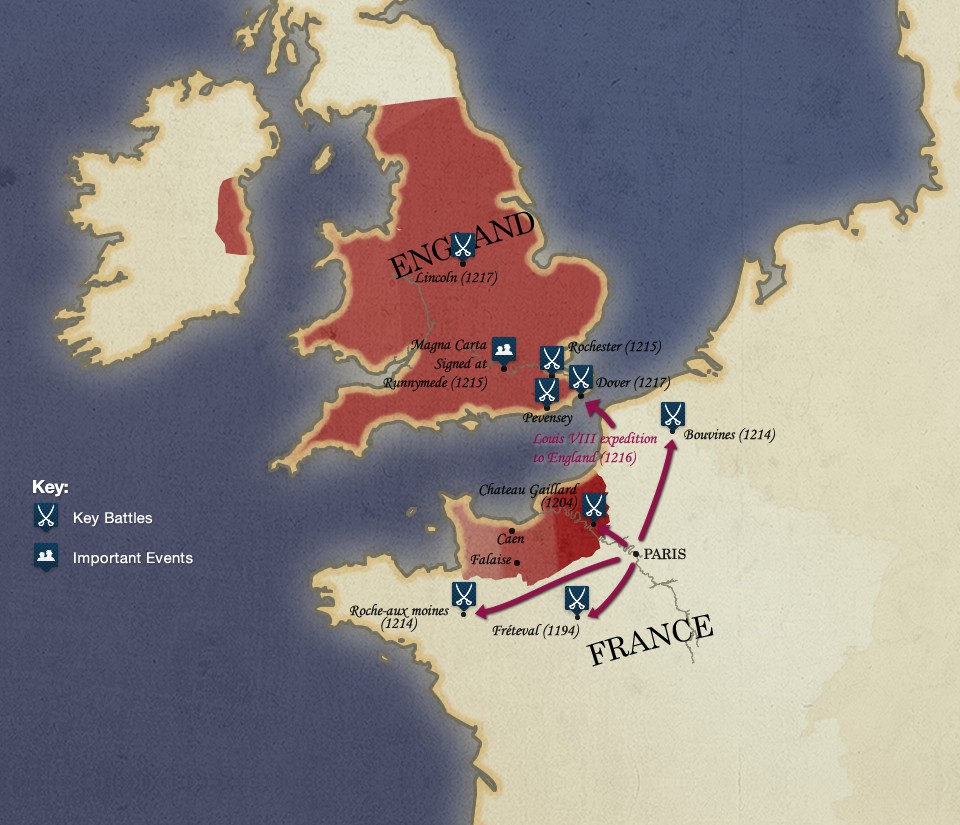Screen dimensions: 960x825
Task: Open the Fréteval (1194) battle marker
Action: pos(576,599)
